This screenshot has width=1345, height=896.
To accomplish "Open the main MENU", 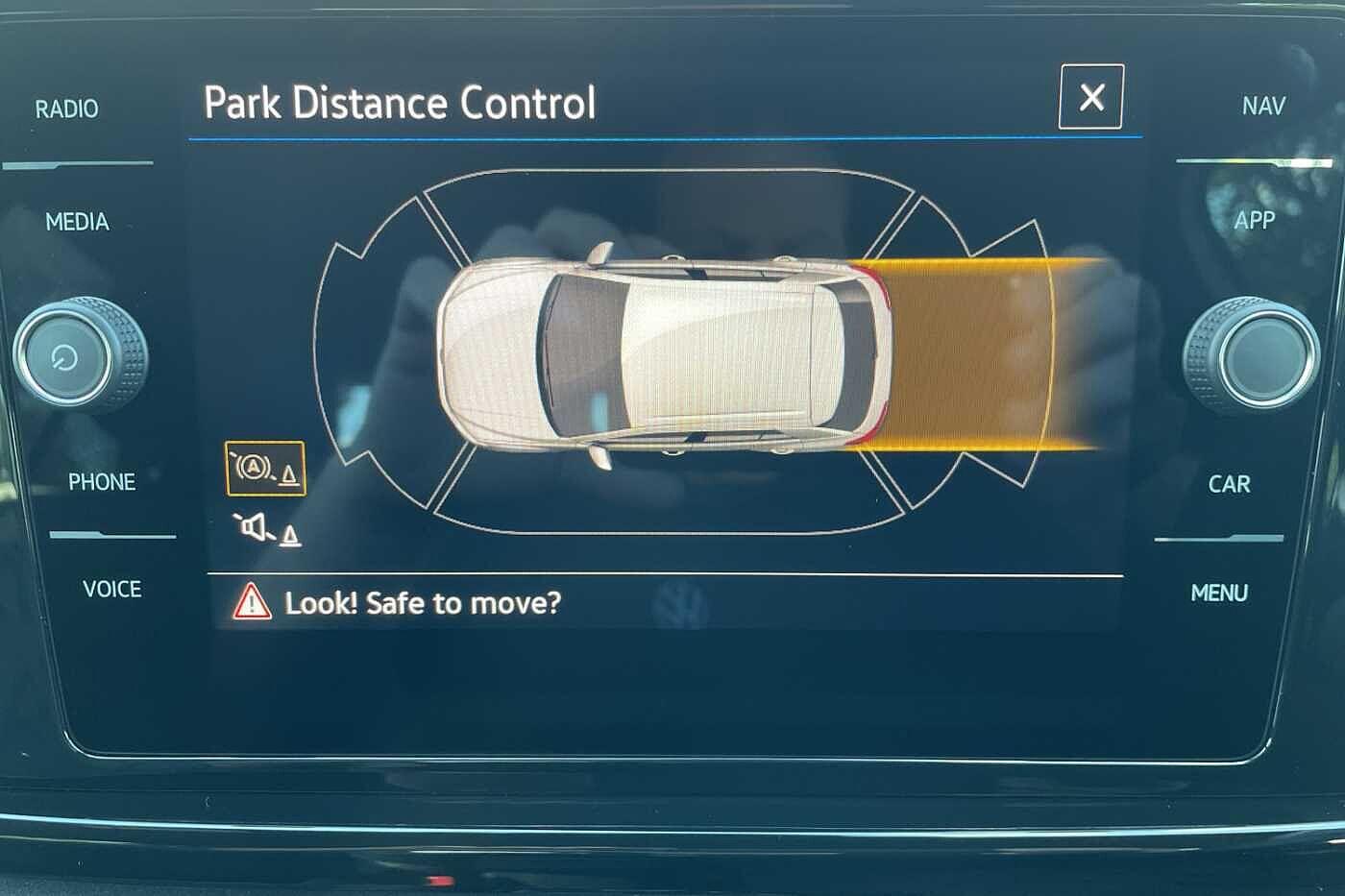I will coord(1219,593).
